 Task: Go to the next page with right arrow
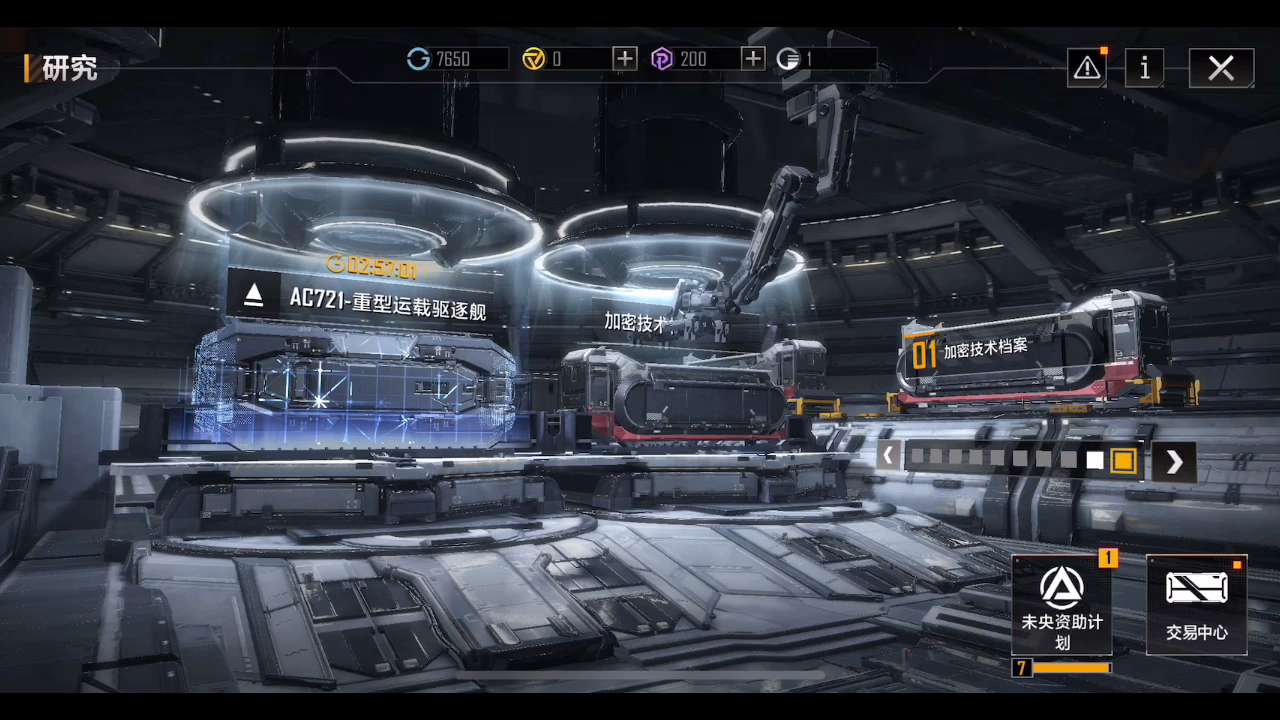(1174, 461)
